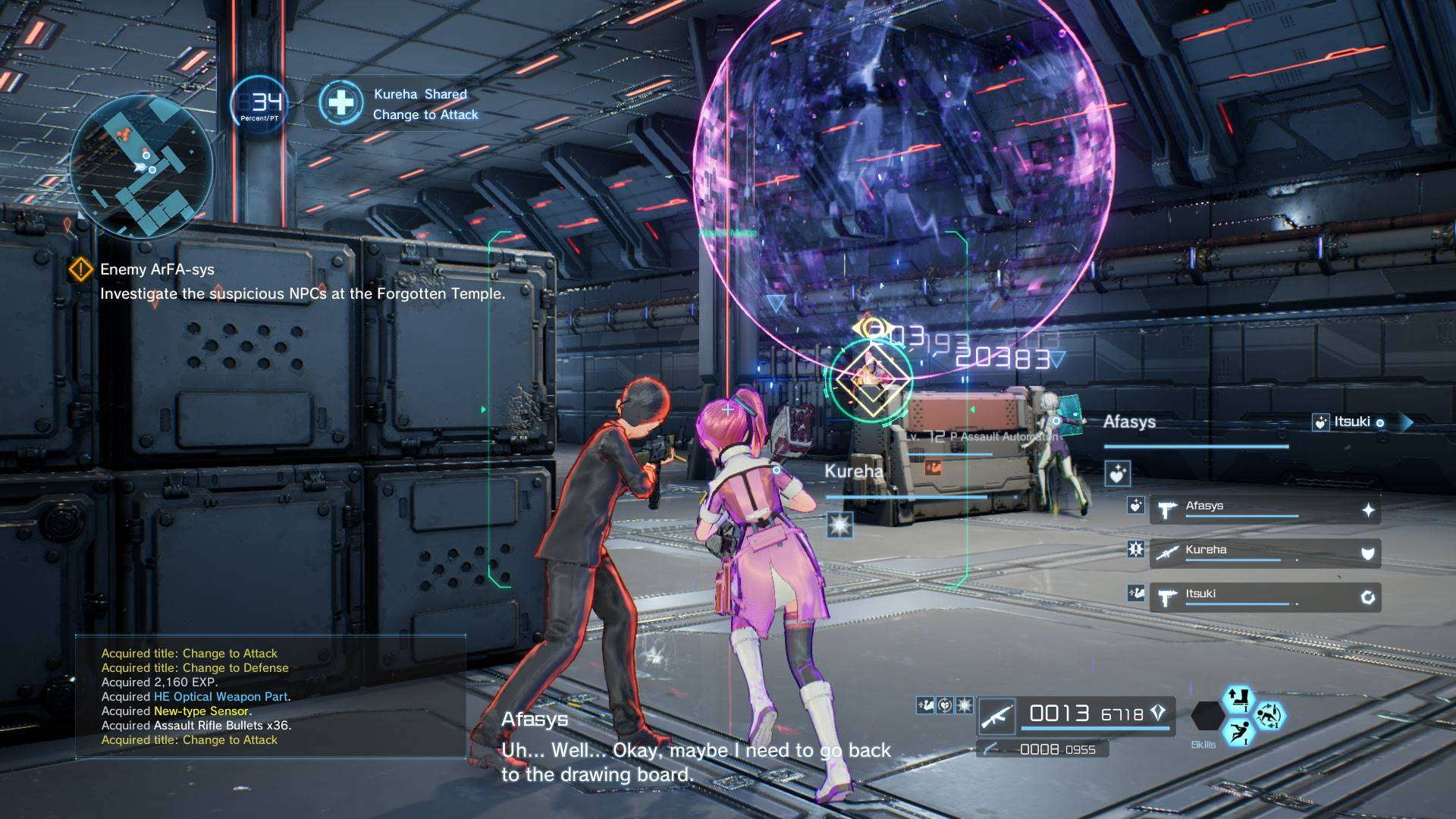Activate the boot jump skill

pos(1238,698)
